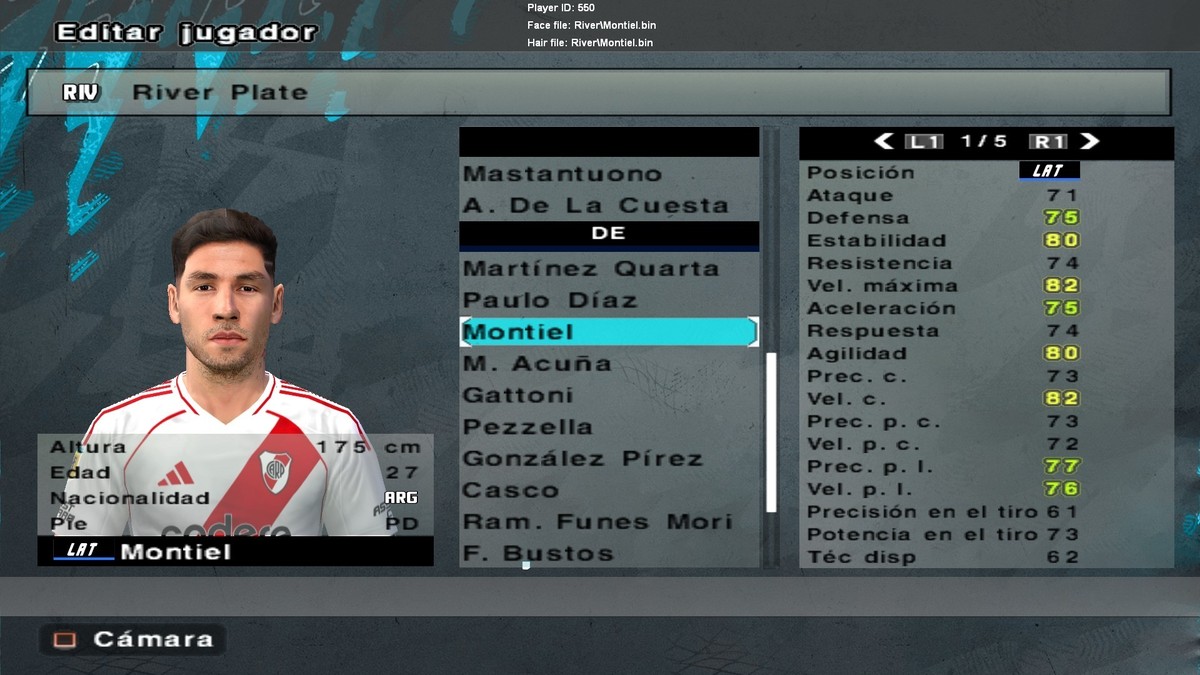
Task: Click the player list scrollbar
Action: tap(771, 430)
